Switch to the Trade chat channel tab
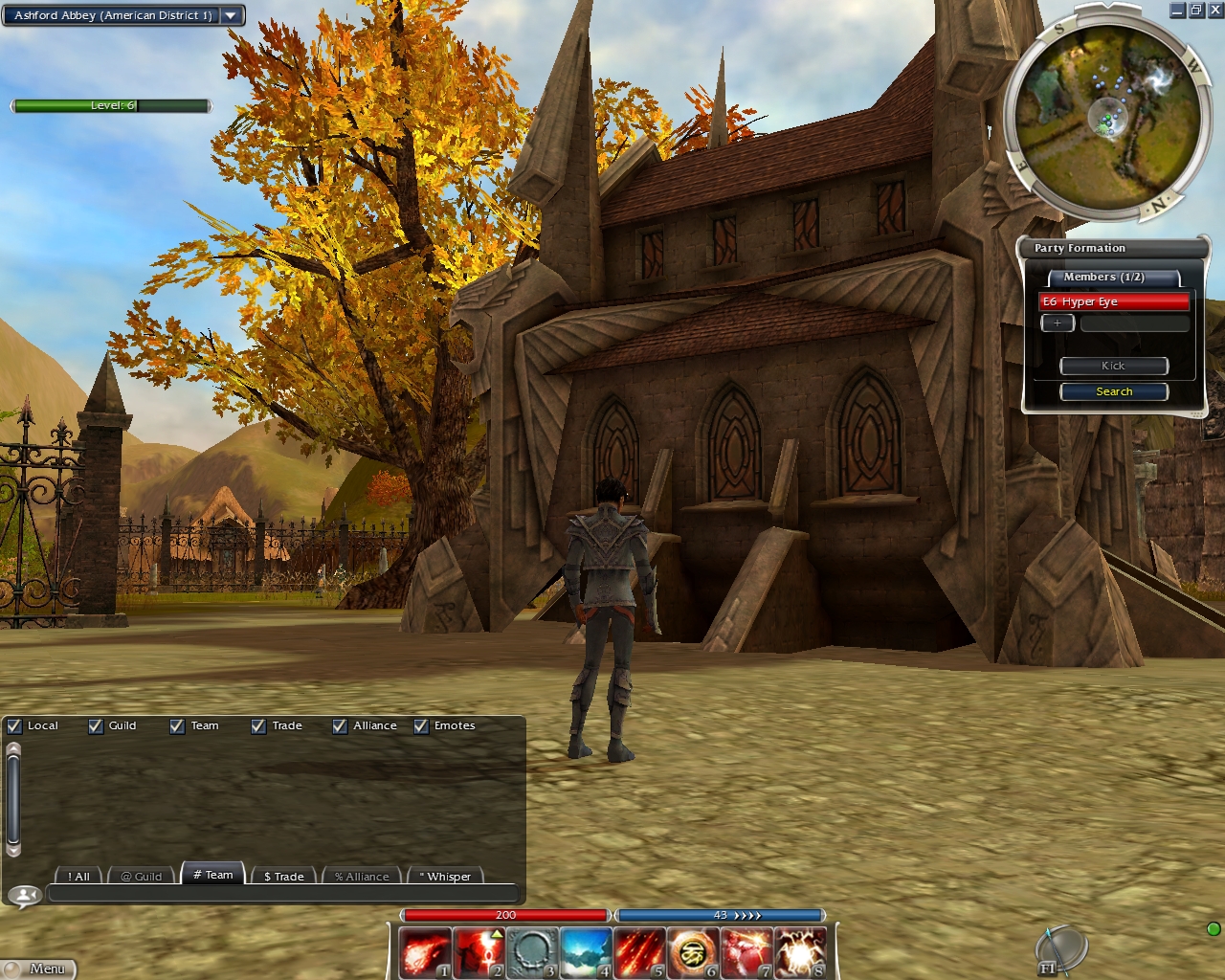 tap(283, 876)
